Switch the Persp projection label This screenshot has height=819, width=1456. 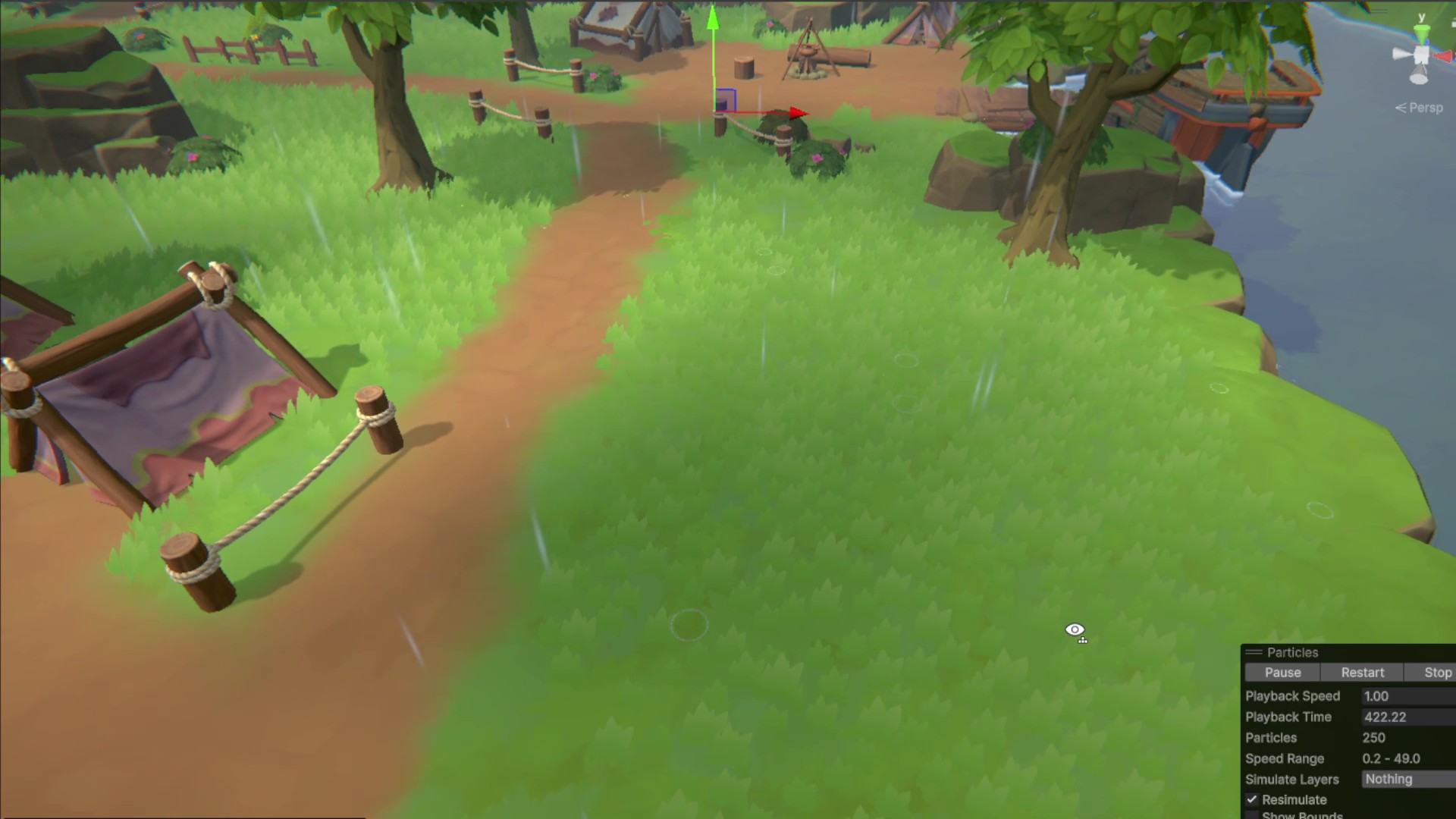coord(1420,108)
